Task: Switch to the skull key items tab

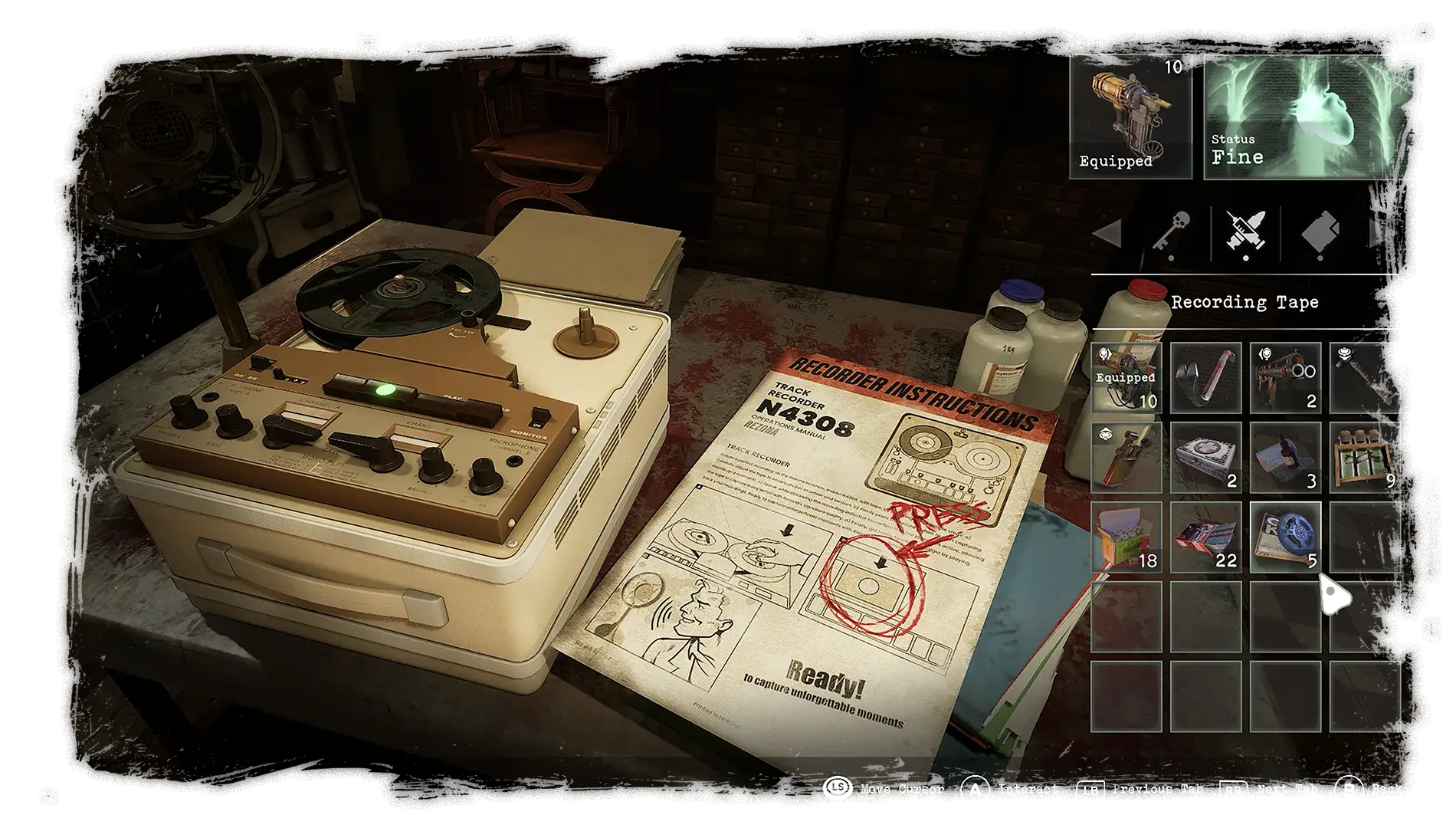Action: [1171, 232]
